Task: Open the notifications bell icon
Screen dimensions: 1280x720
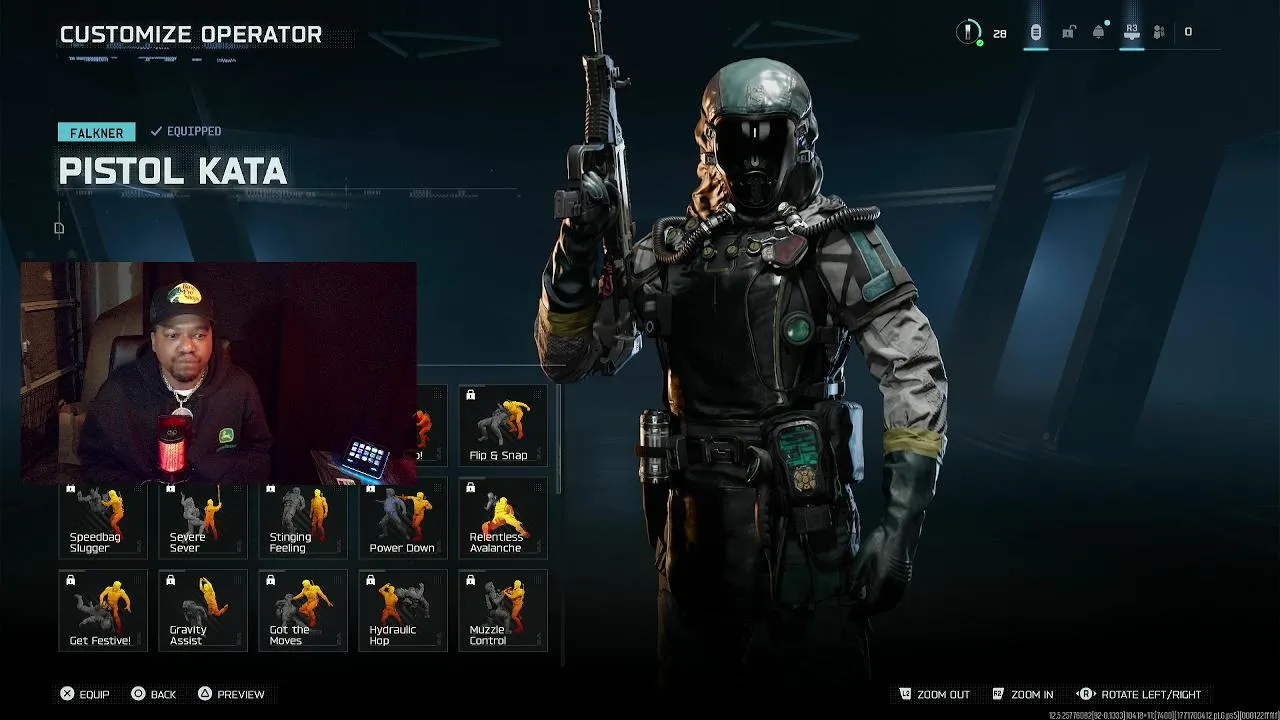Action: coord(1099,32)
